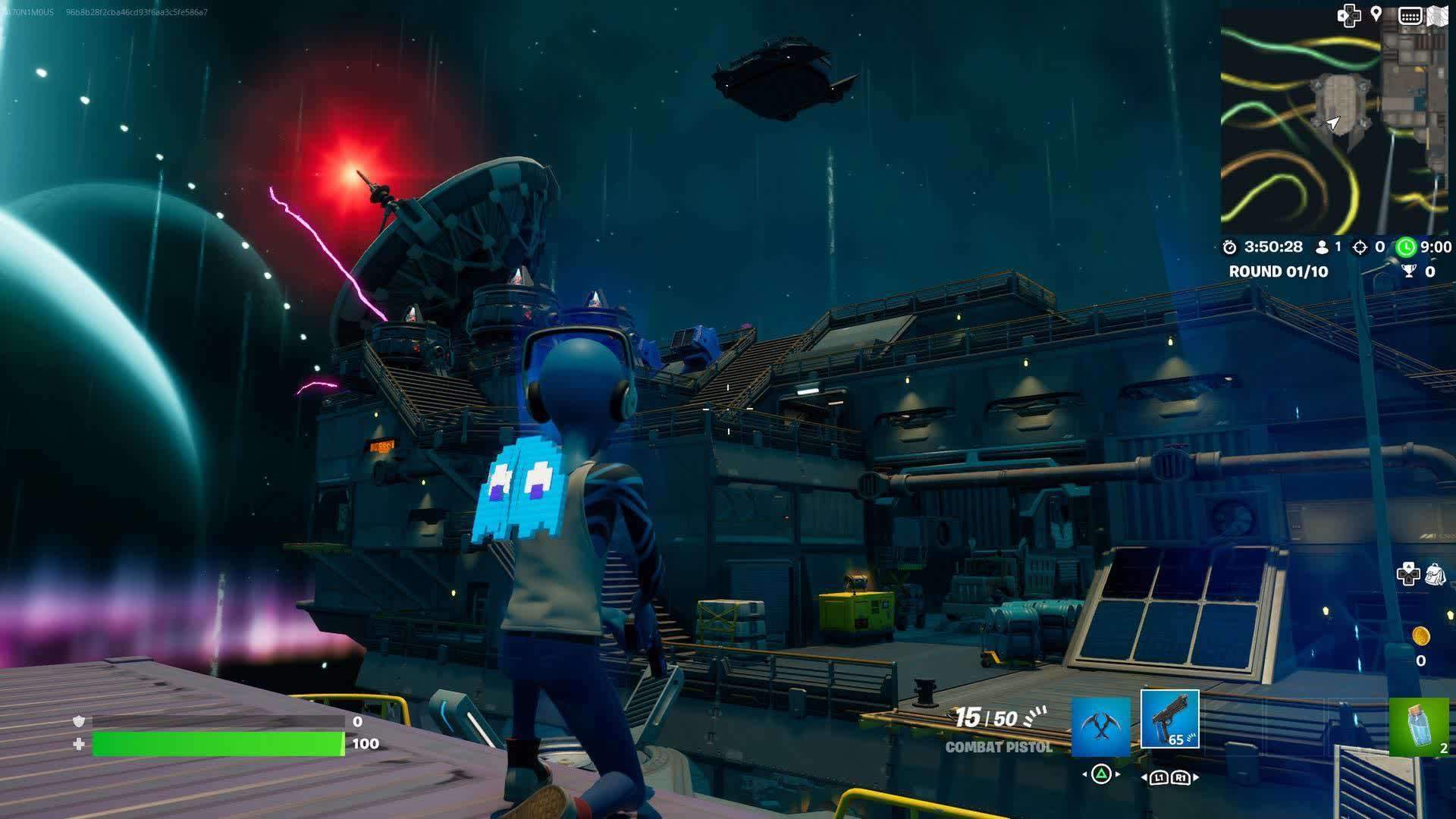
Task: Place a marker using the map pin icon
Action: (1376, 14)
